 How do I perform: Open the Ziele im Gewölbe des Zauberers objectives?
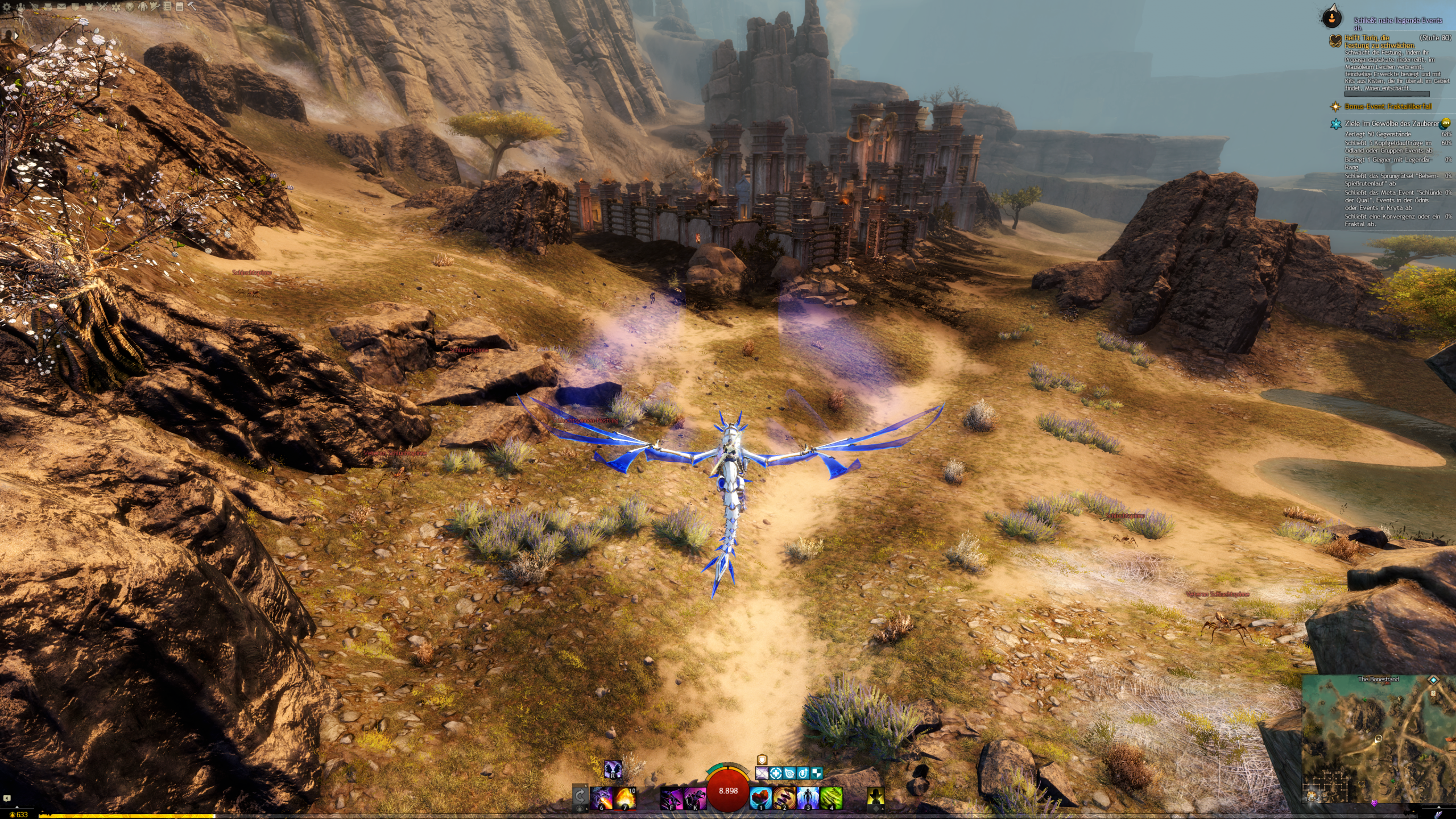click(x=1391, y=123)
